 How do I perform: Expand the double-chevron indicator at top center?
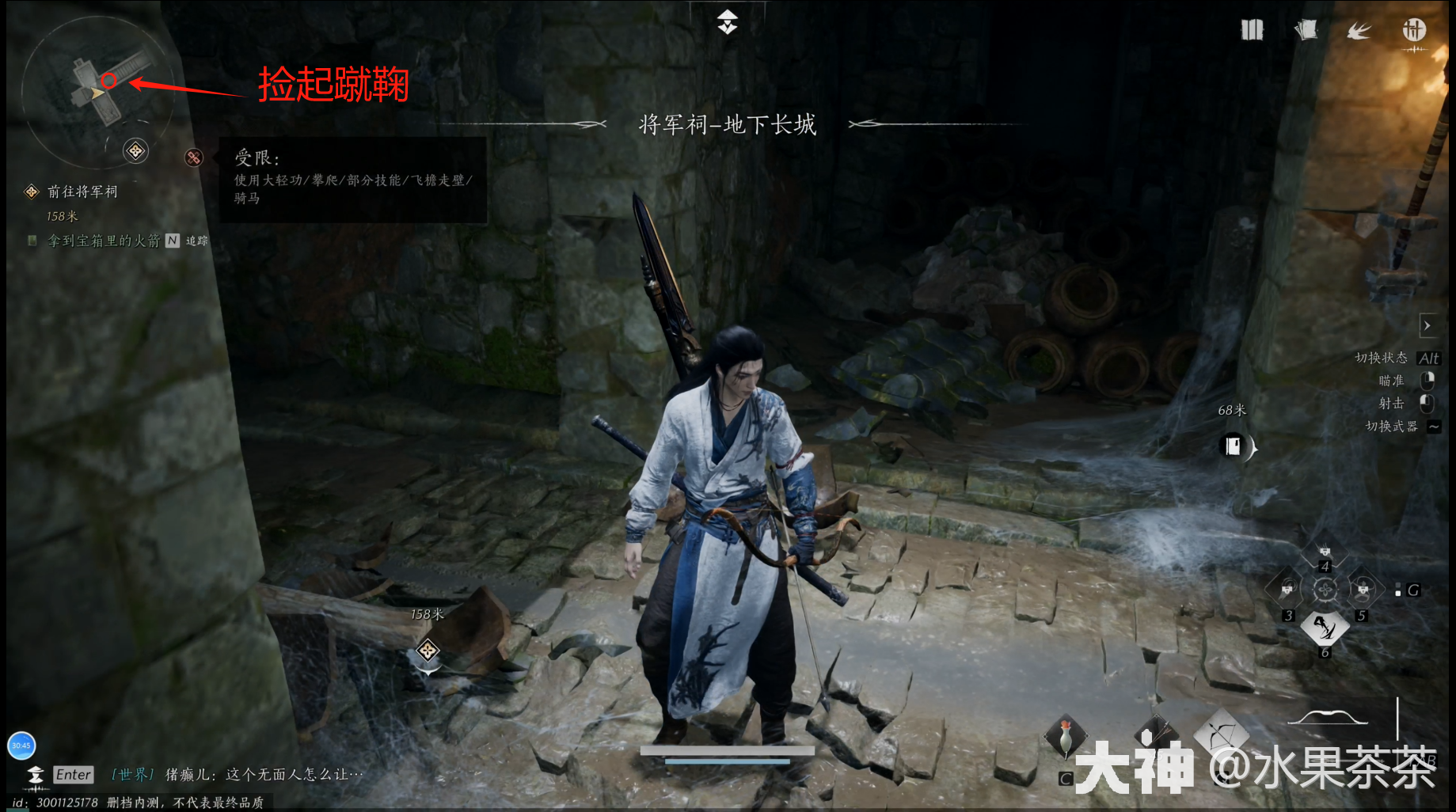point(727,21)
